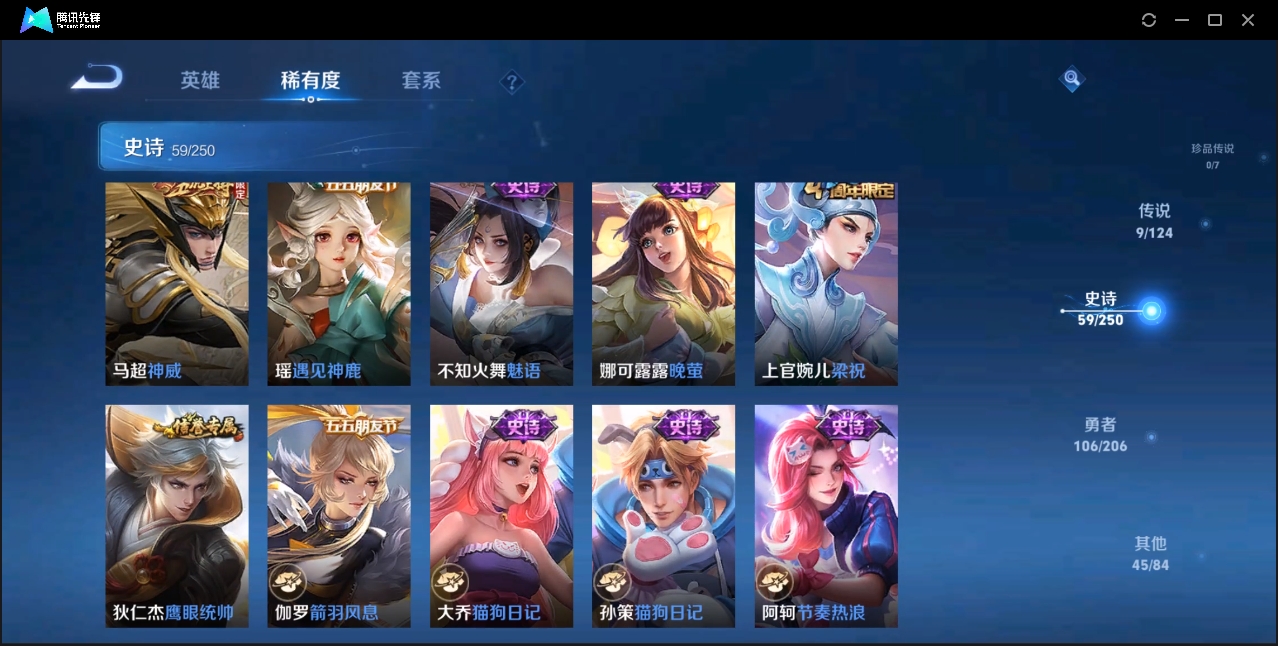This screenshot has width=1278, height=646.
Task: Go back with the return arrow
Action: [97, 78]
